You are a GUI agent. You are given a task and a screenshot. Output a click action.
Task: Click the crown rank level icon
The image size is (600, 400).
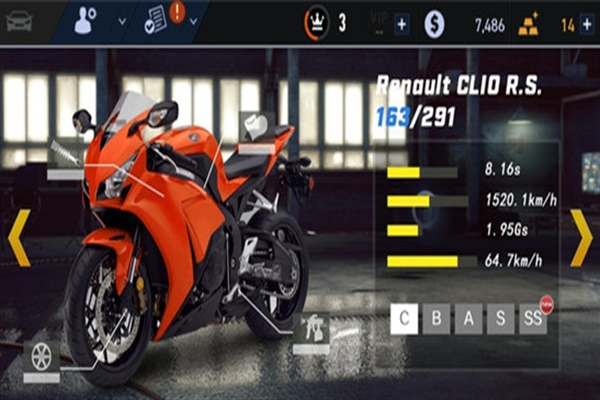point(317,23)
